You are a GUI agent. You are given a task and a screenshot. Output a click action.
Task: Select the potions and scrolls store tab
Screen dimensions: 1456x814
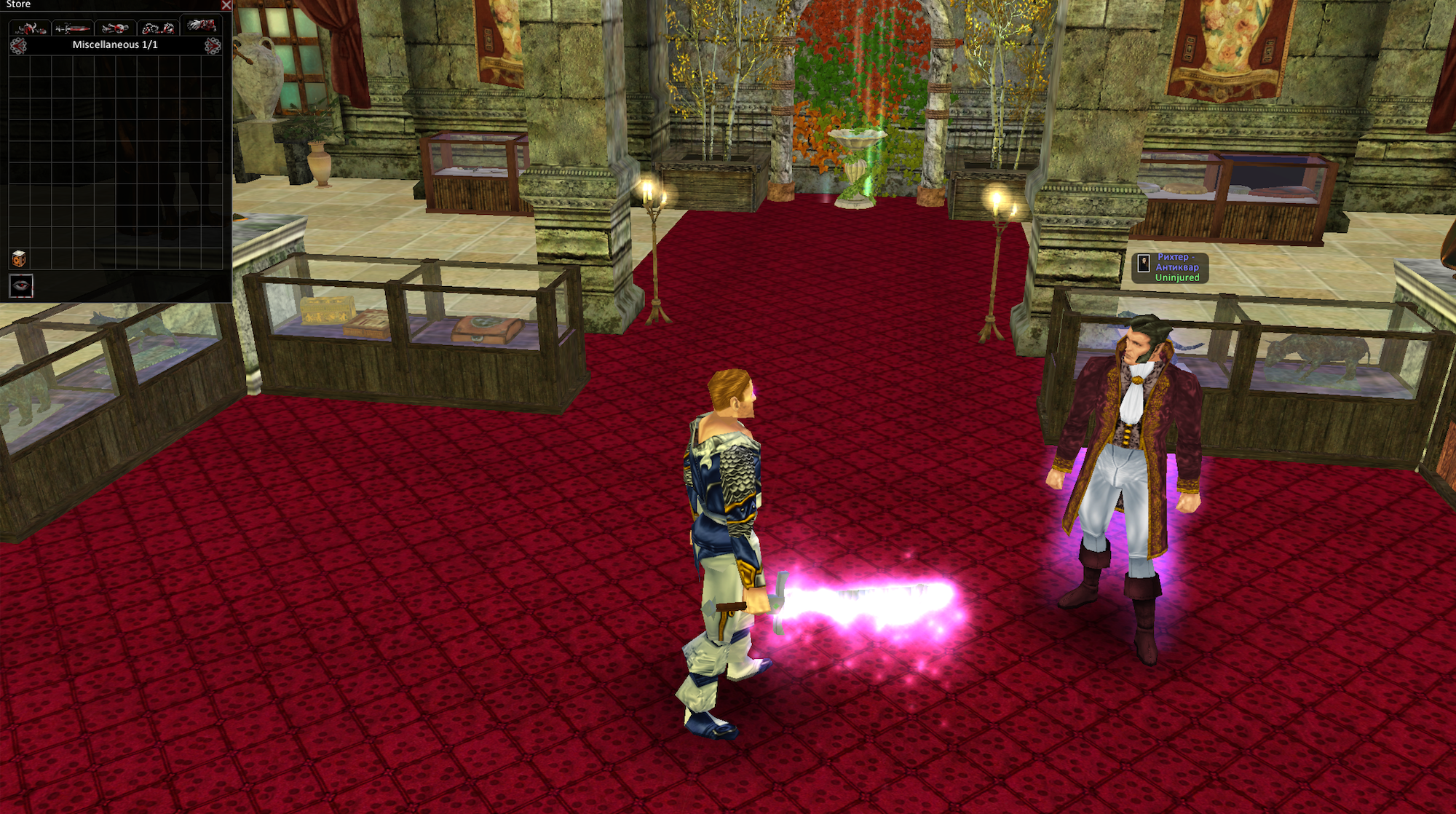[x=115, y=28]
